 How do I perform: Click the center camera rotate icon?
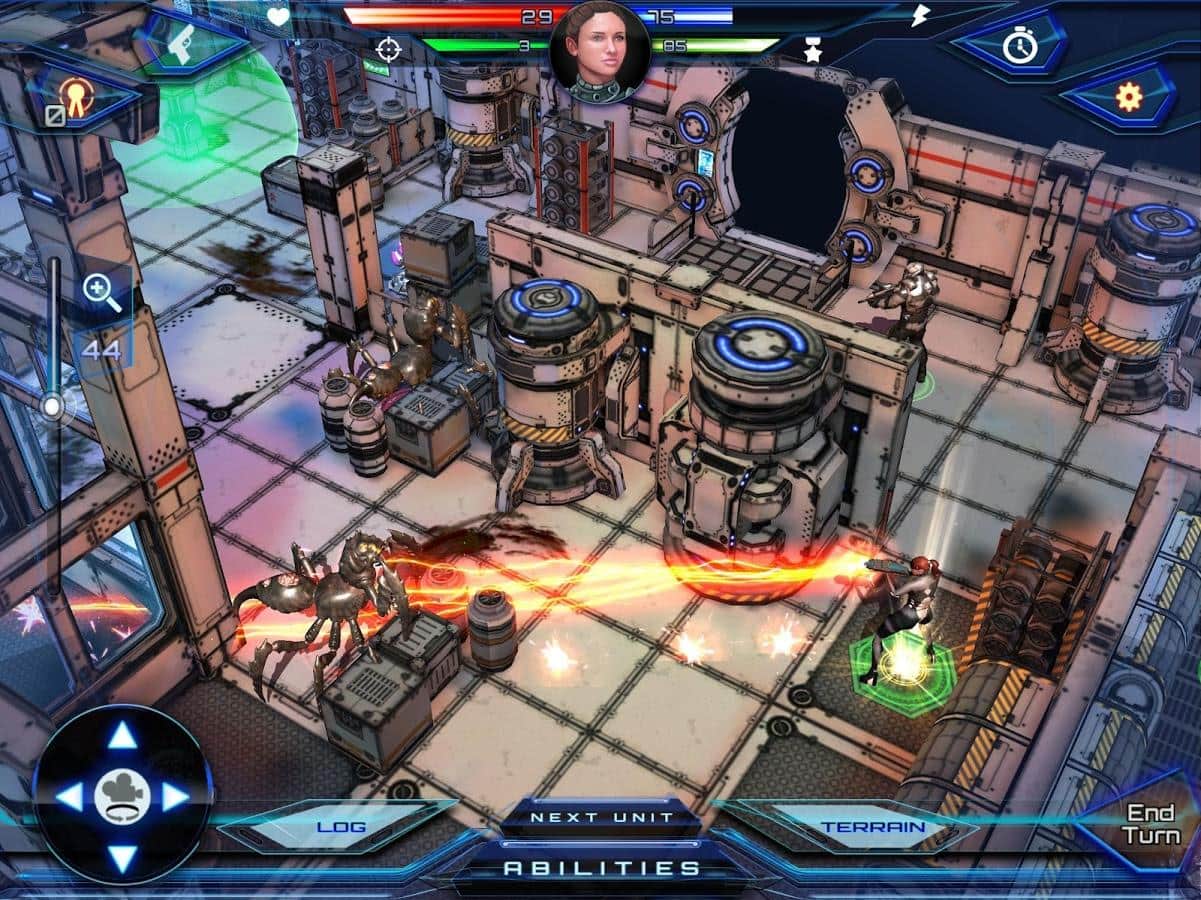(123, 797)
